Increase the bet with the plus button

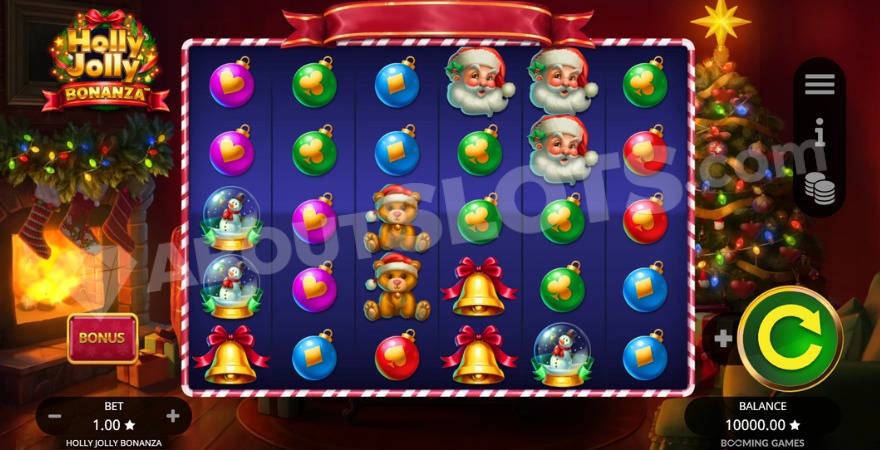(x=173, y=416)
